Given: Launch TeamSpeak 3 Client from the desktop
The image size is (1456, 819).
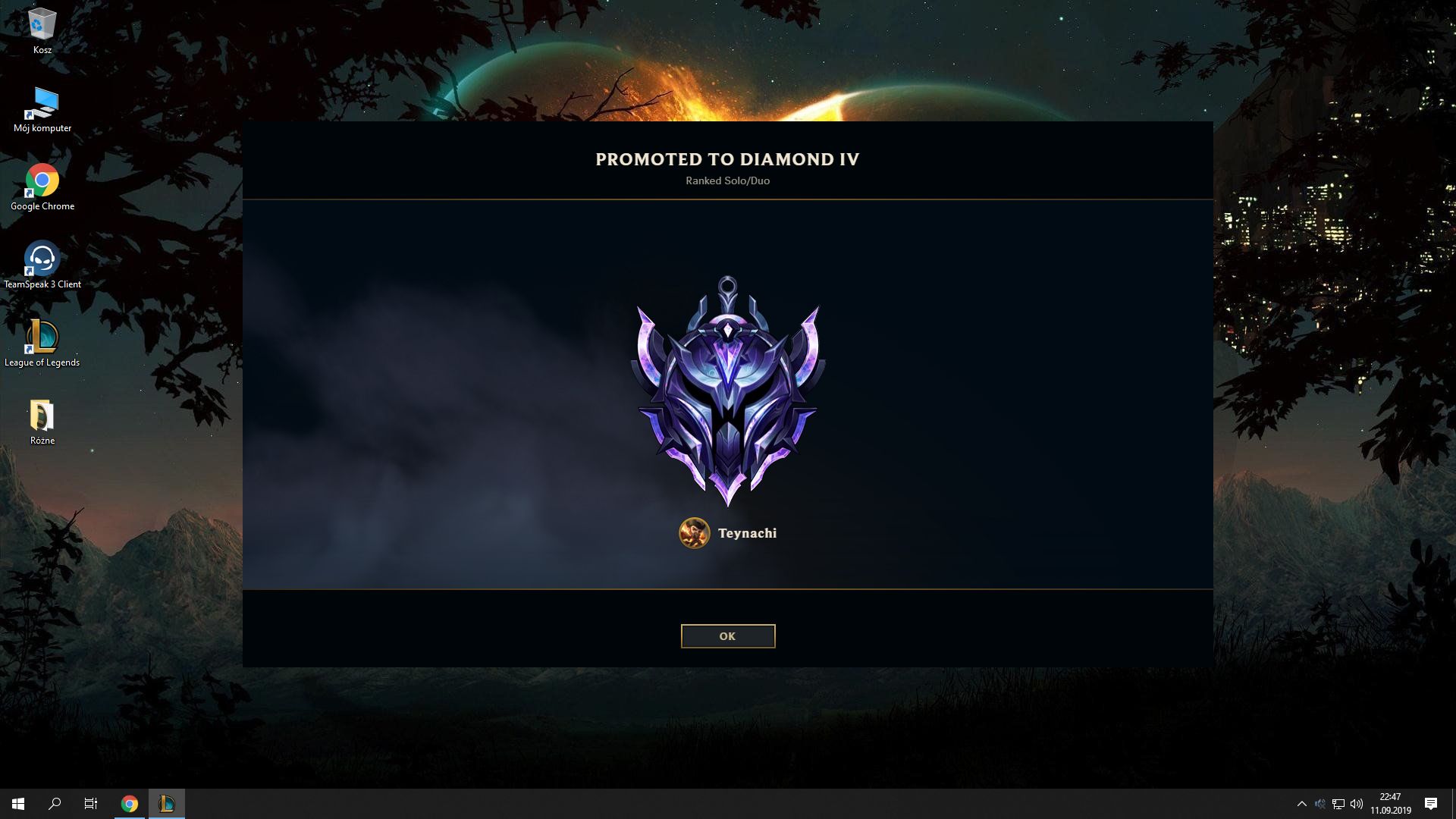Looking at the screenshot, I should [42, 260].
